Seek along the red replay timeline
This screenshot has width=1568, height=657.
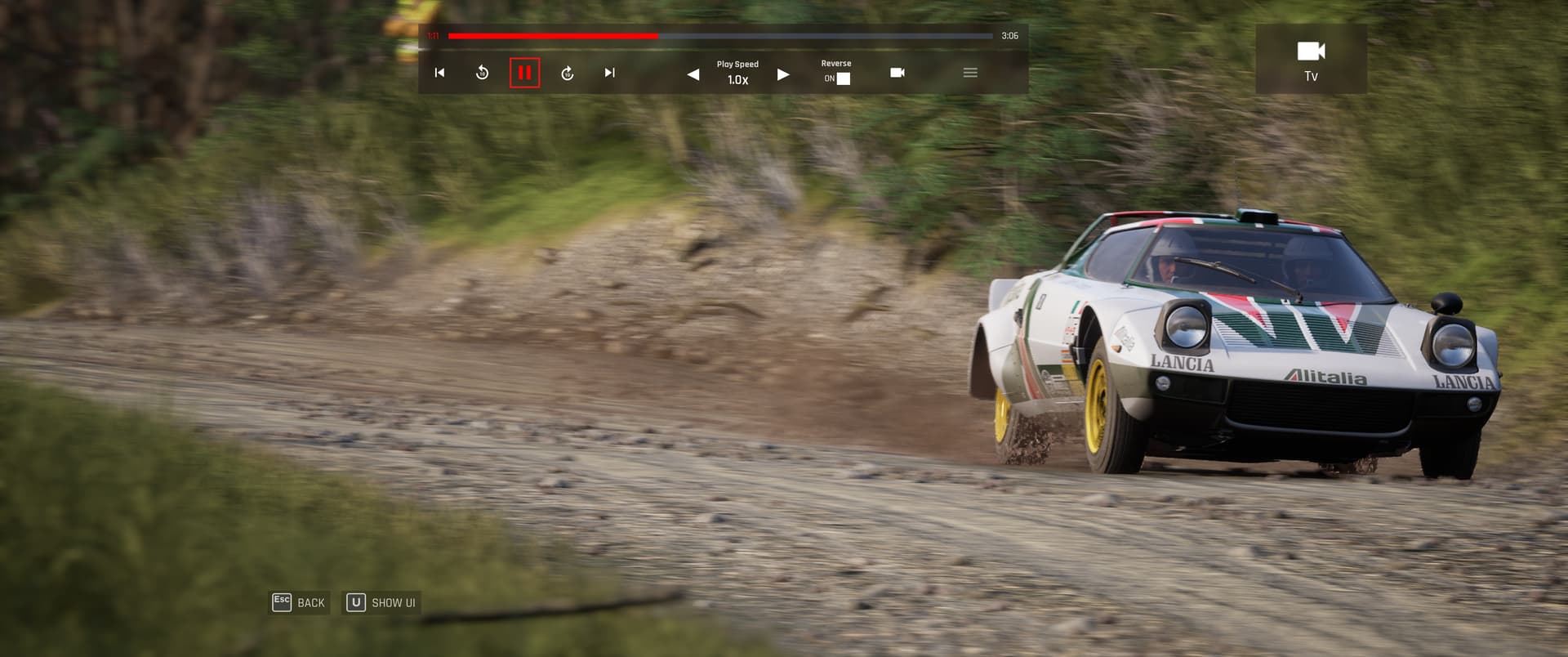click(719, 36)
